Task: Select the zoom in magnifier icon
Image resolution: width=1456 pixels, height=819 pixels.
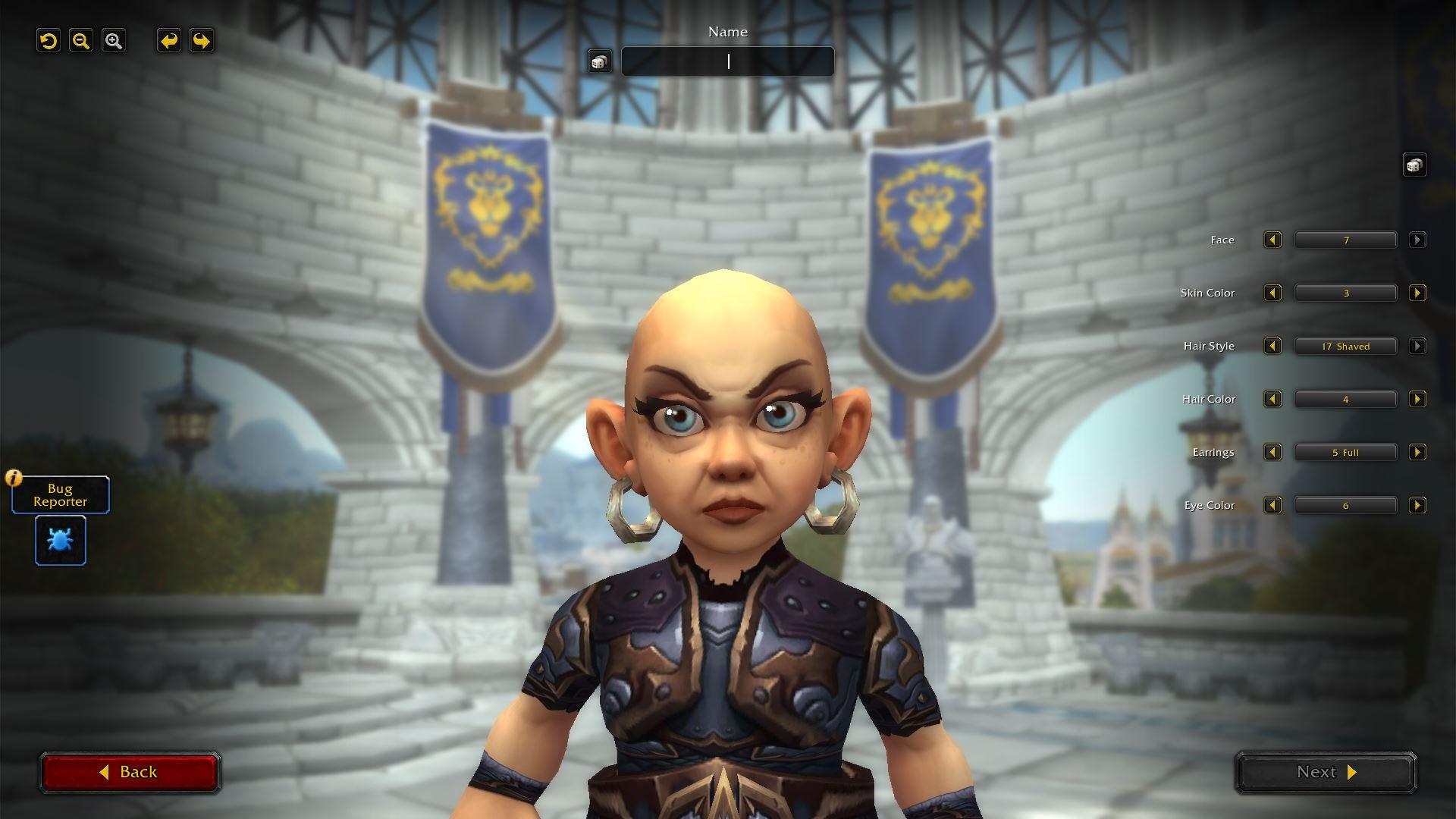Action: [114, 41]
